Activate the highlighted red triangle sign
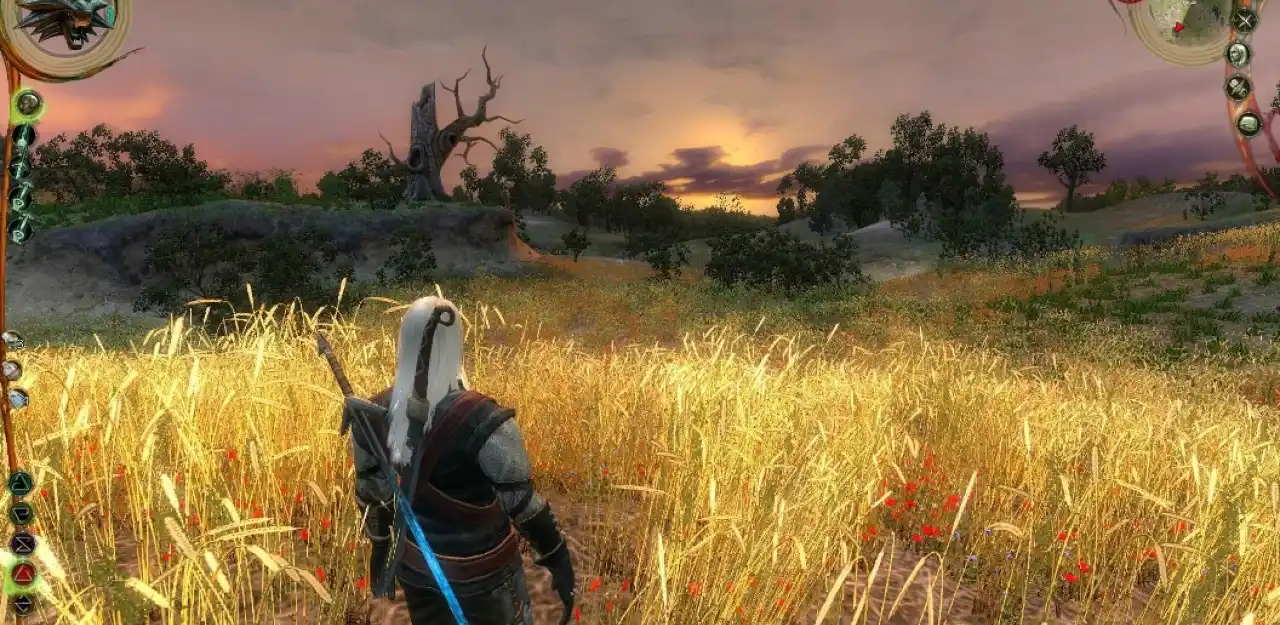Viewport: 1280px width, 625px height. [23, 574]
